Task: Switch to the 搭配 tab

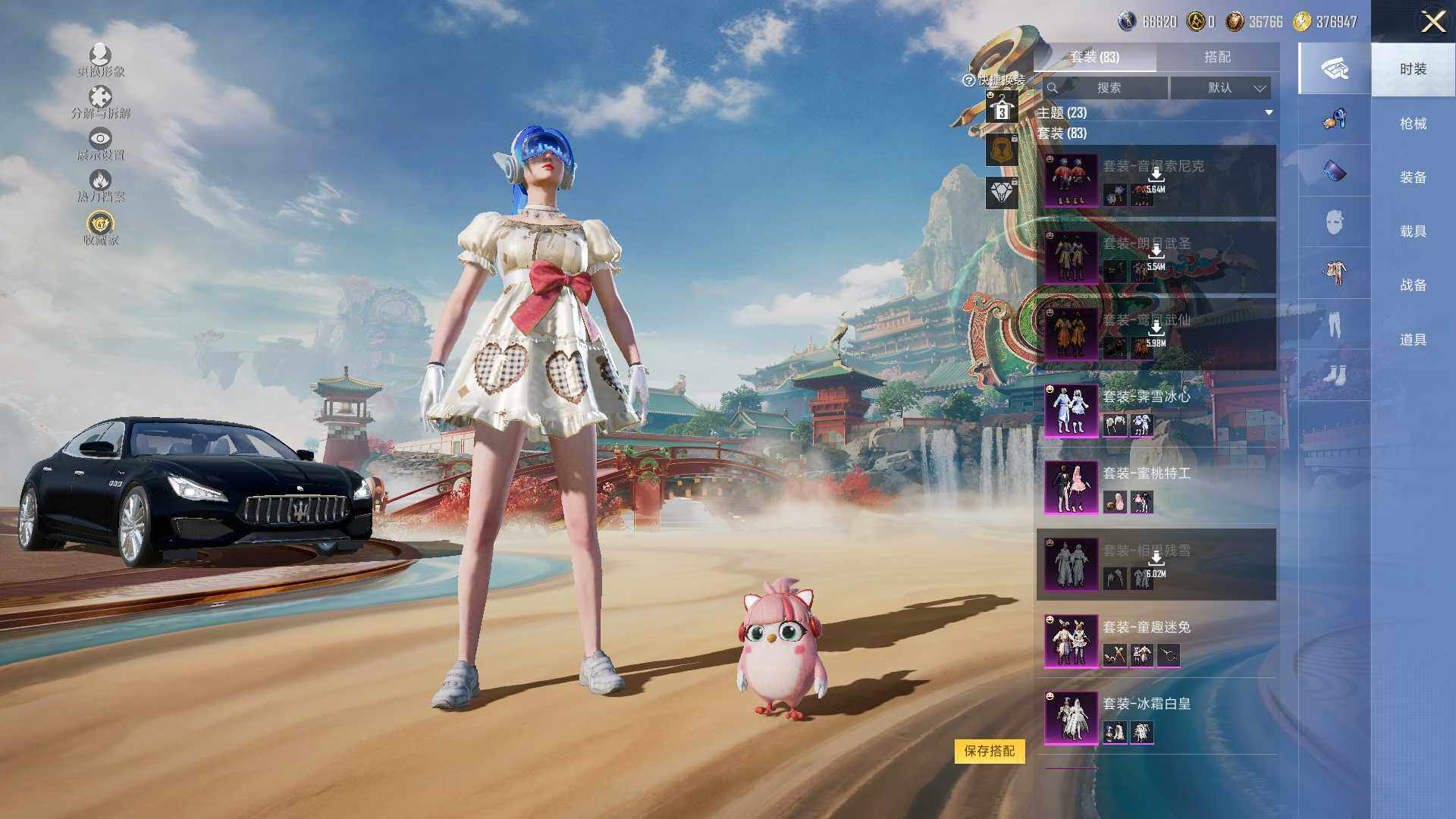Action: (1217, 57)
